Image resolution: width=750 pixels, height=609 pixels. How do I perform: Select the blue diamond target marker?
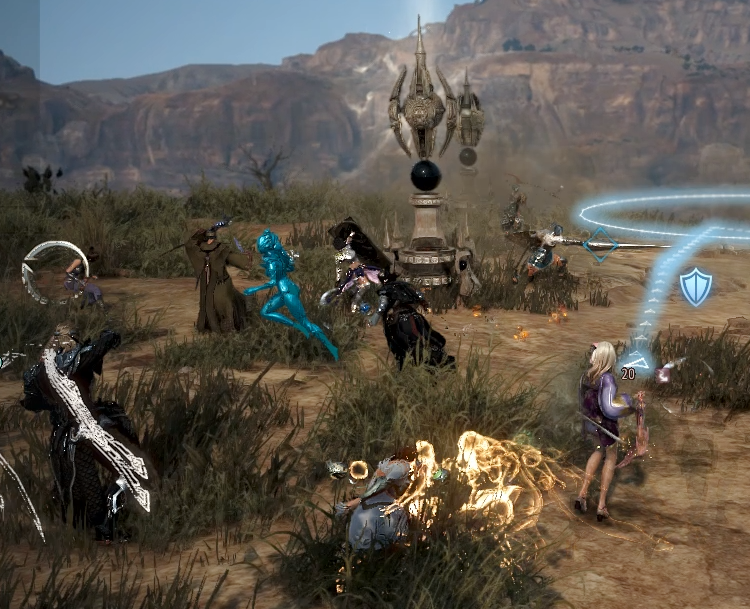600,244
